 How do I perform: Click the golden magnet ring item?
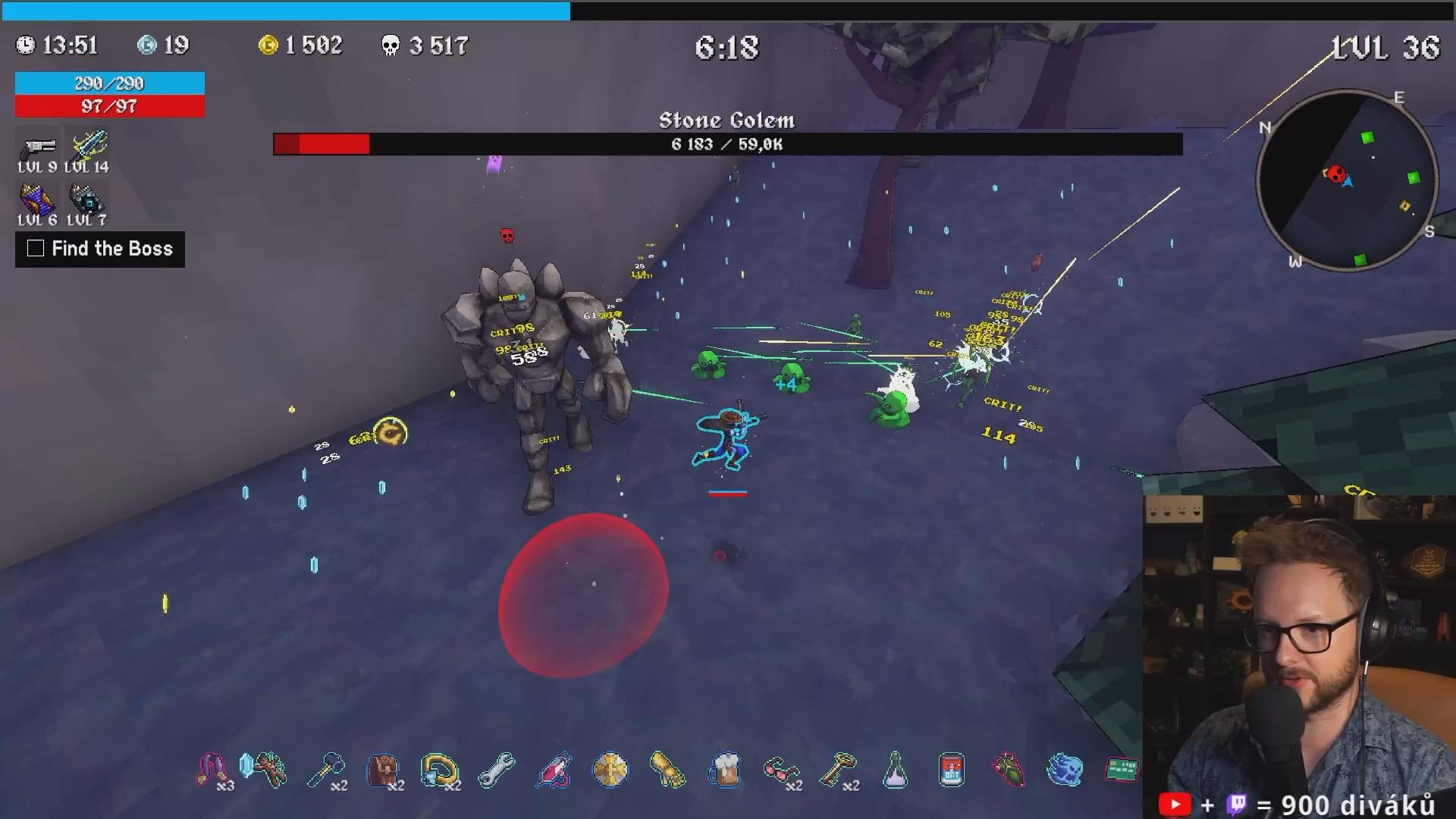tap(440, 770)
